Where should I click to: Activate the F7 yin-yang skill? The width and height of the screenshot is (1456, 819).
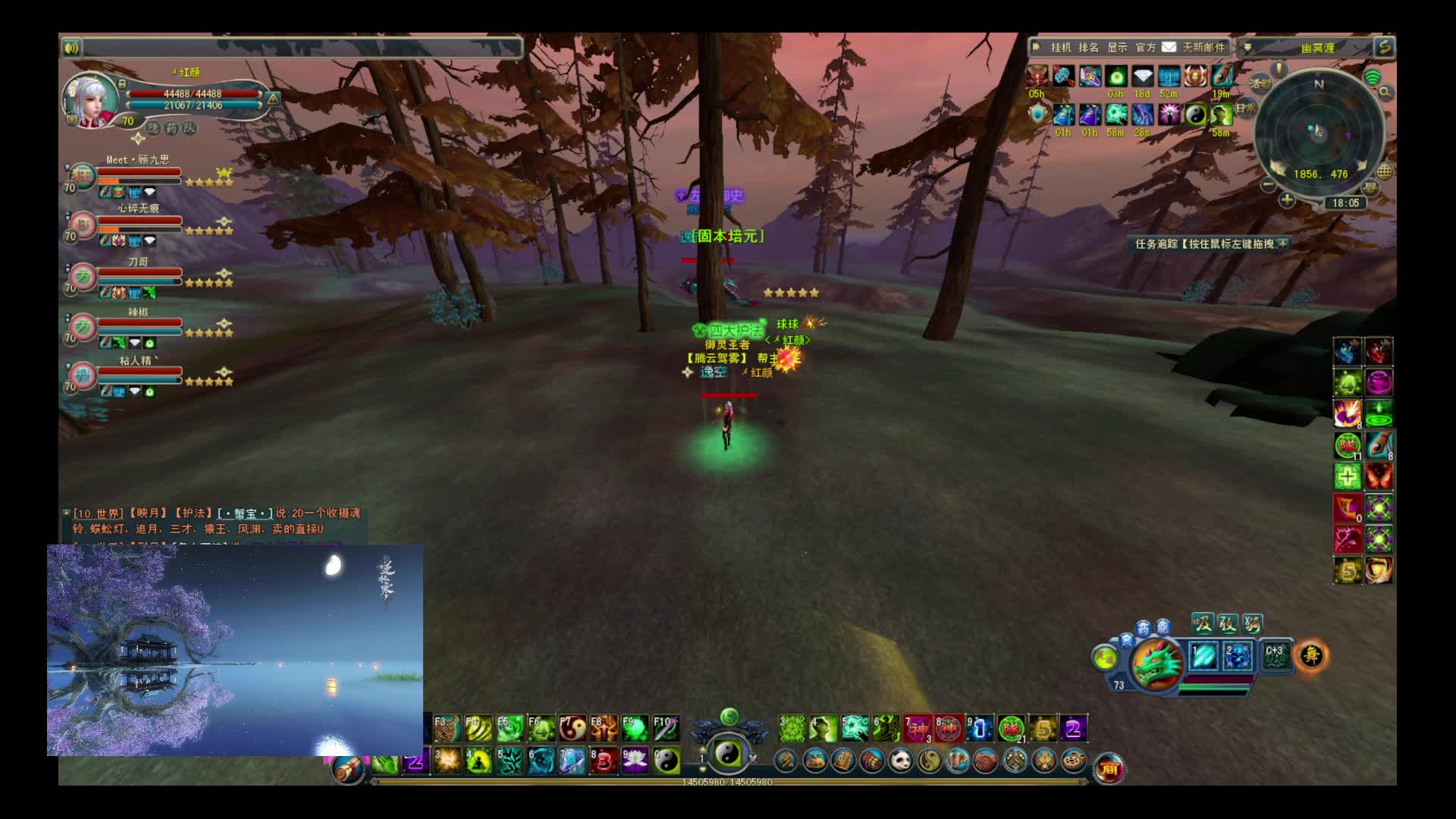pos(573,729)
